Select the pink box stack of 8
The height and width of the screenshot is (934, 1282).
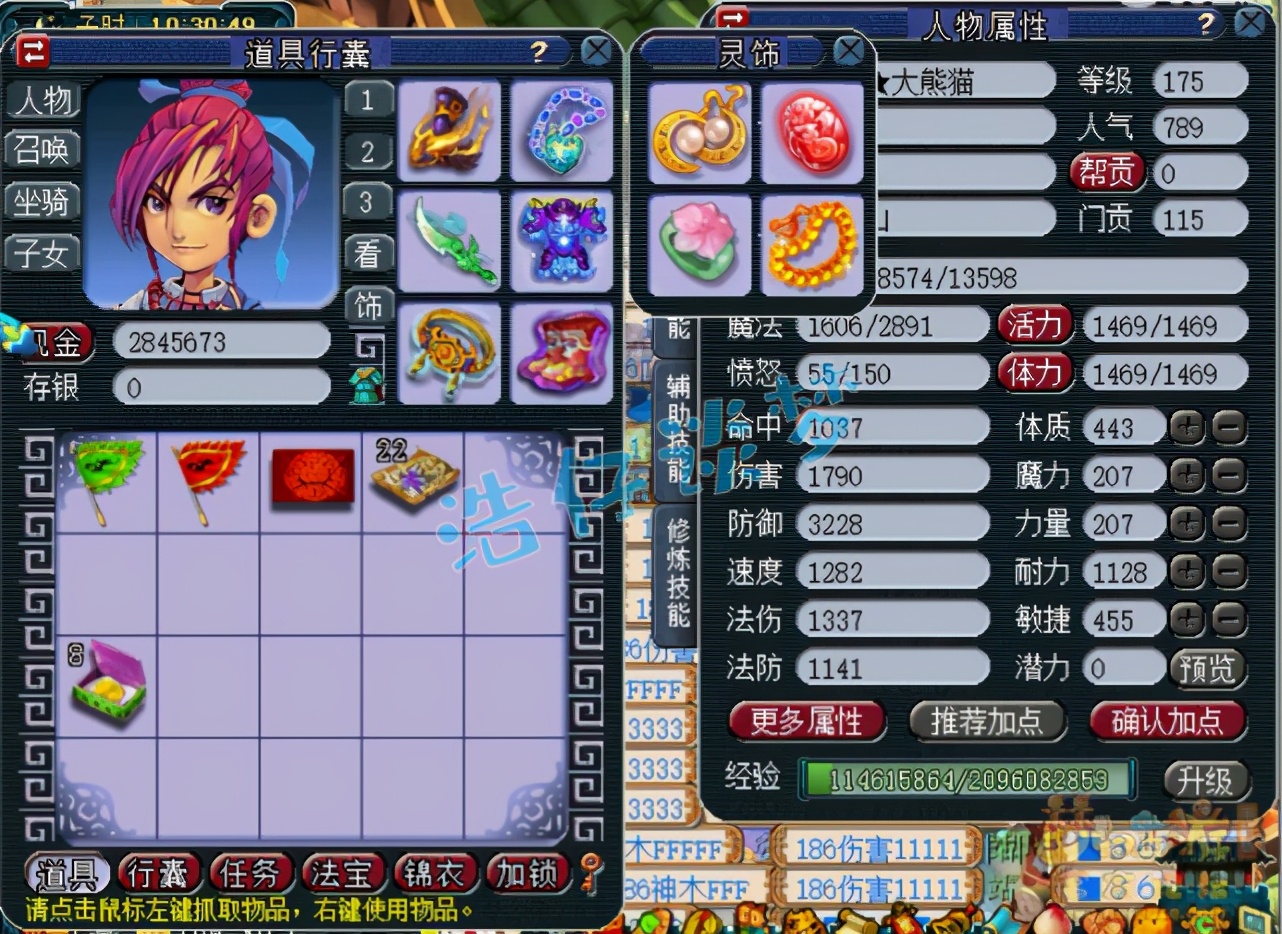point(108,686)
